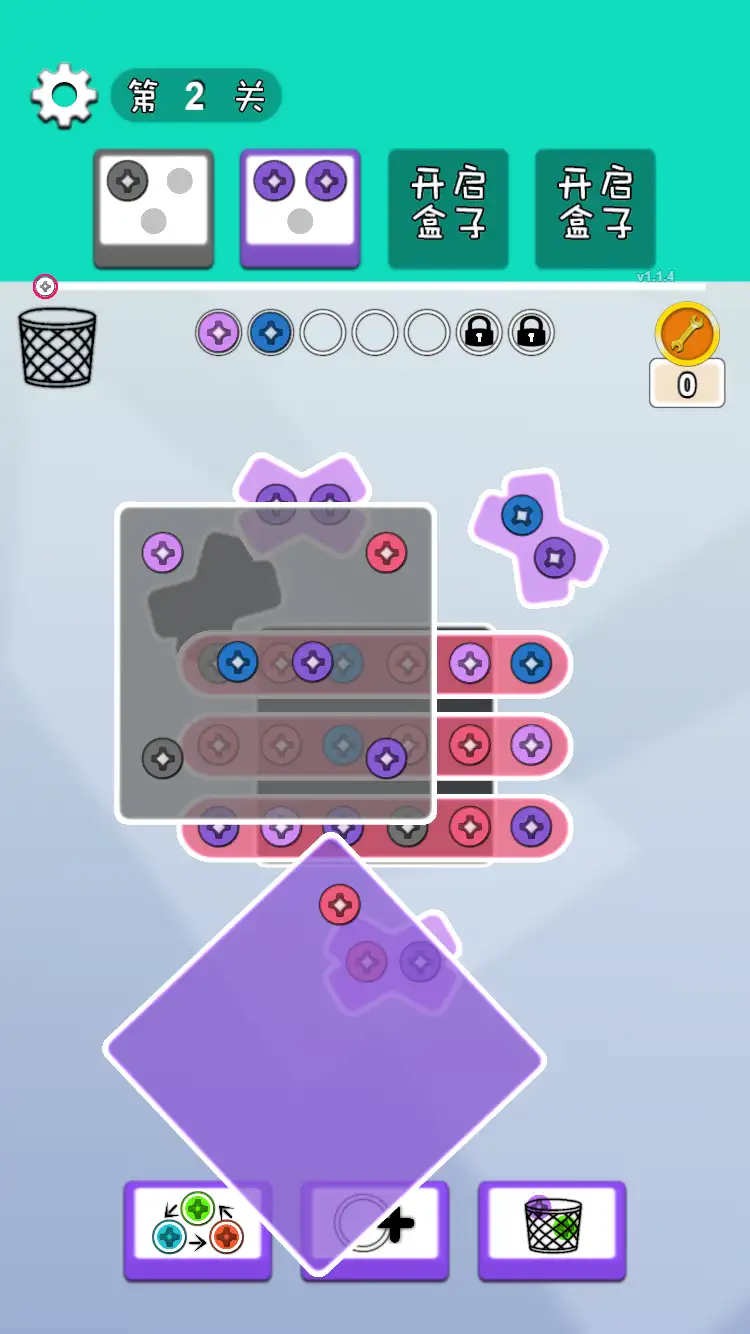Select the gray screw collection box

154,208
